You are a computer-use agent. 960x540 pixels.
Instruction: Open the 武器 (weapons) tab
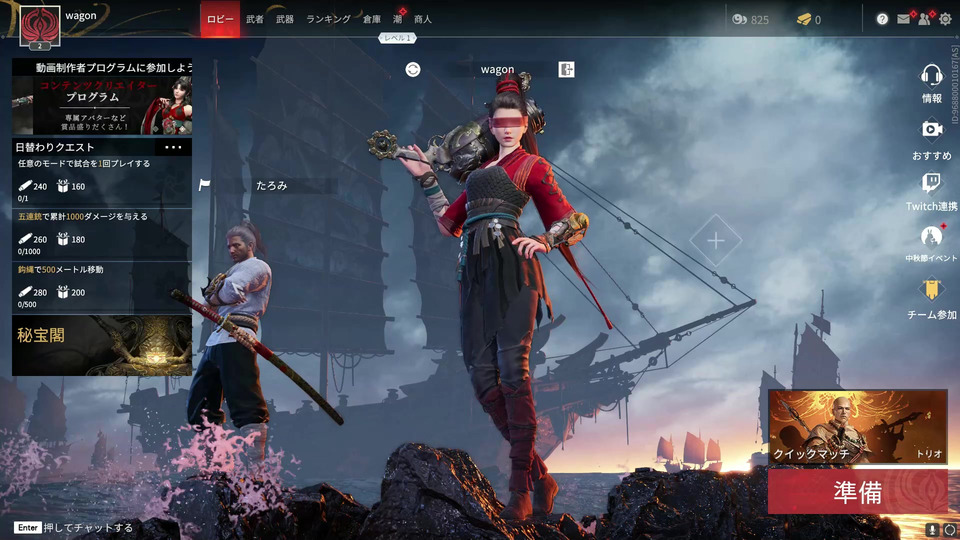pyautogui.click(x=285, y=19)
